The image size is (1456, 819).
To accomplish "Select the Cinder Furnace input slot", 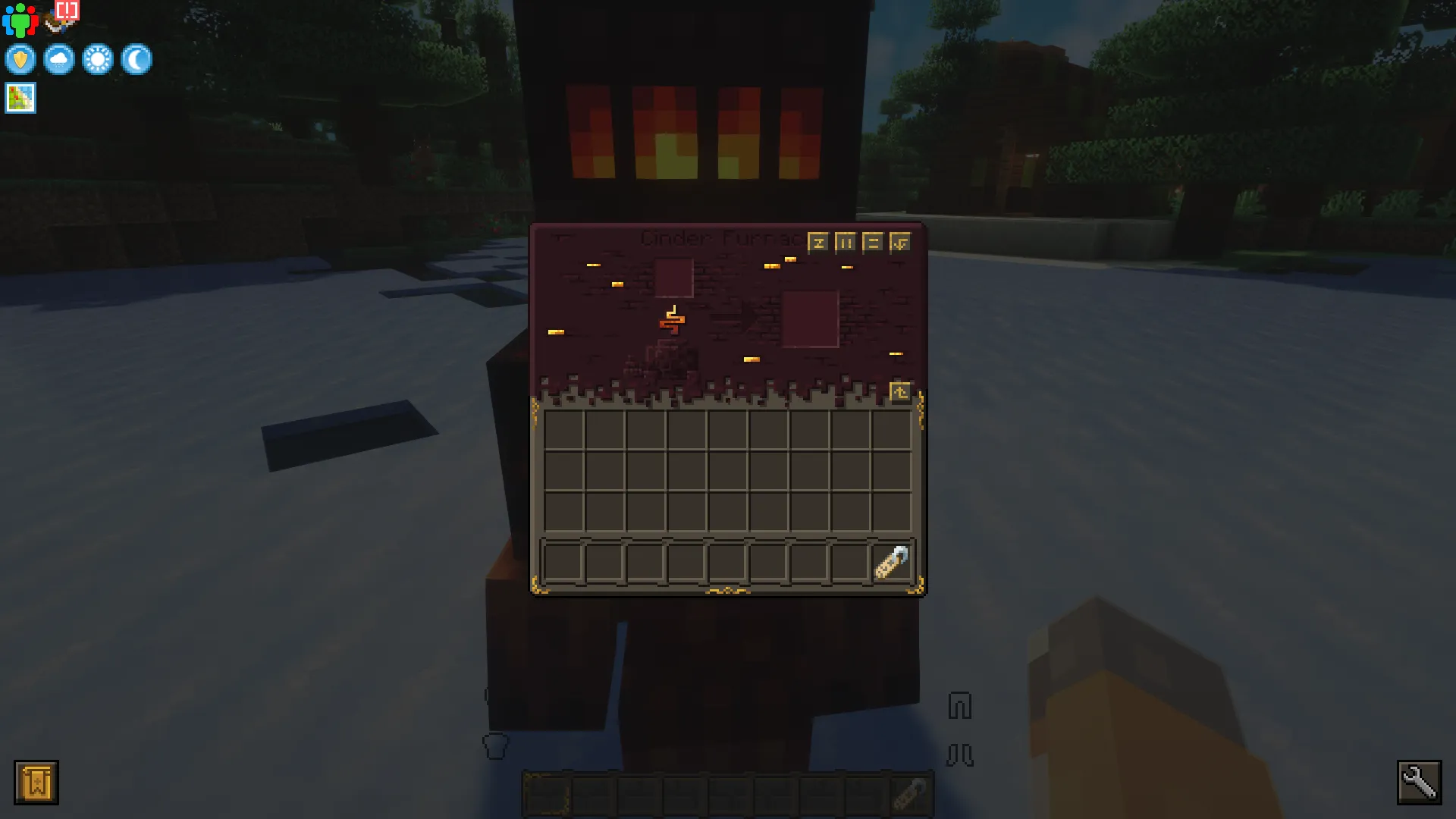I will 673,279.
